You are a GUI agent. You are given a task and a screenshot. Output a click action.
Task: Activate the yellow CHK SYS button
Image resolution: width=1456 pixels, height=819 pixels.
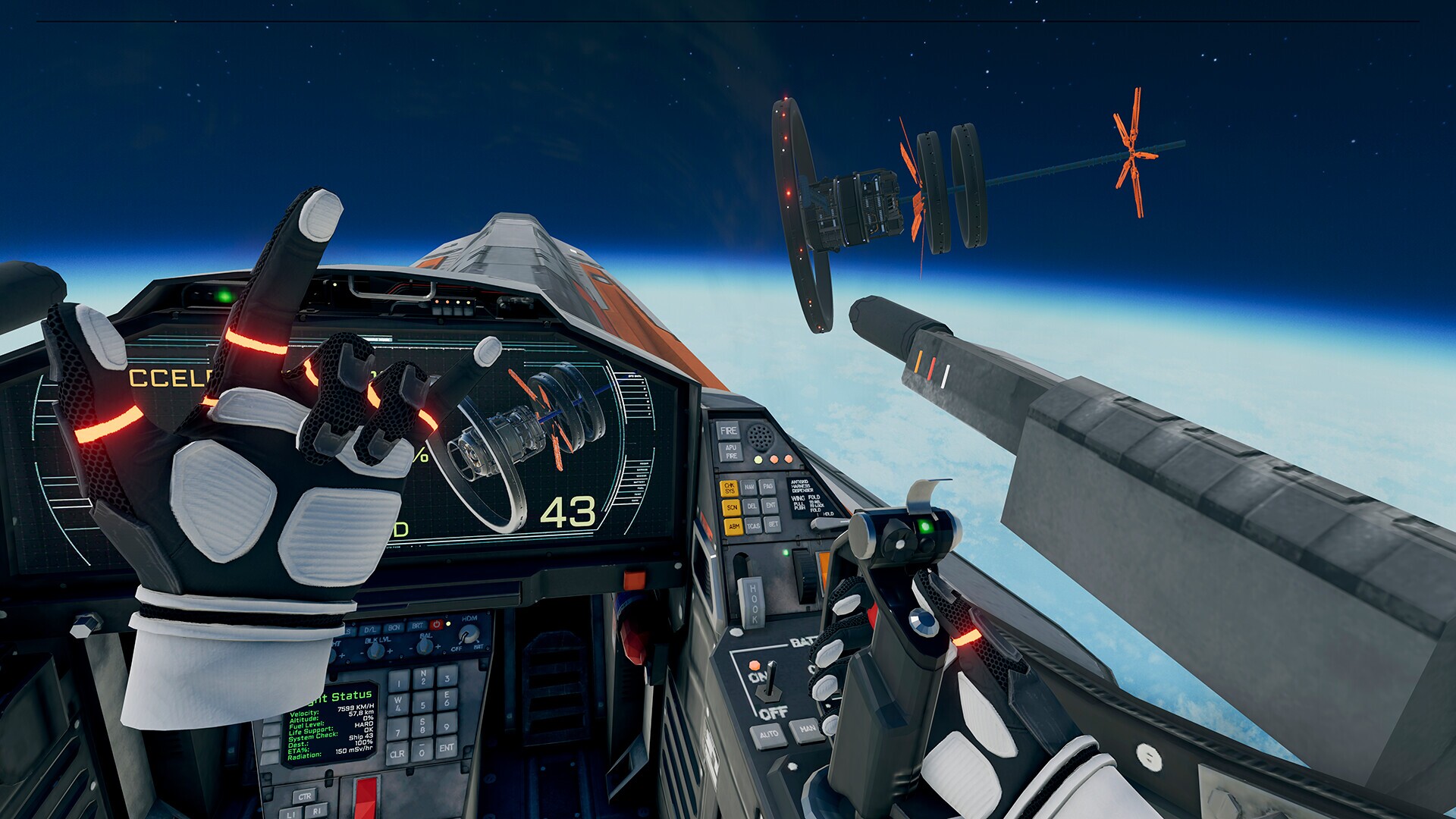coord(730,488)
